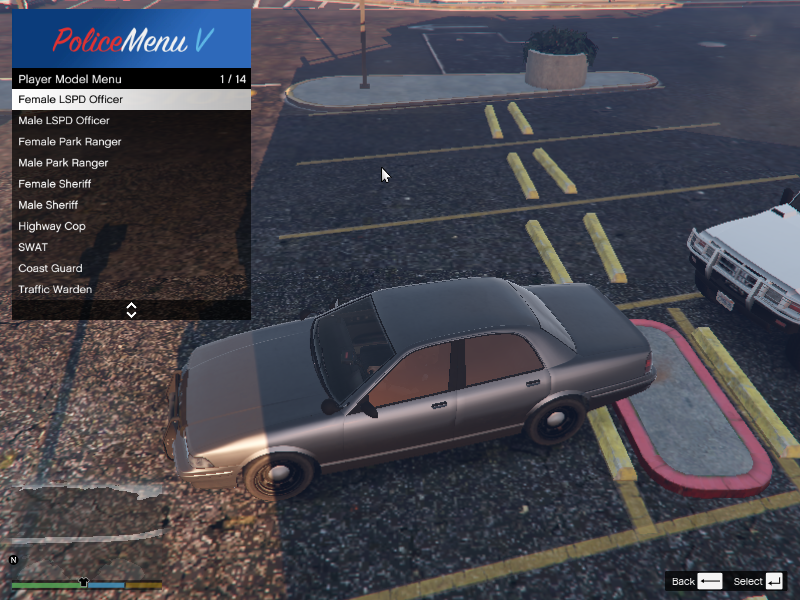Choose the Male LSPD Officer entry
The image size is (800, 600).
[130, 121]
